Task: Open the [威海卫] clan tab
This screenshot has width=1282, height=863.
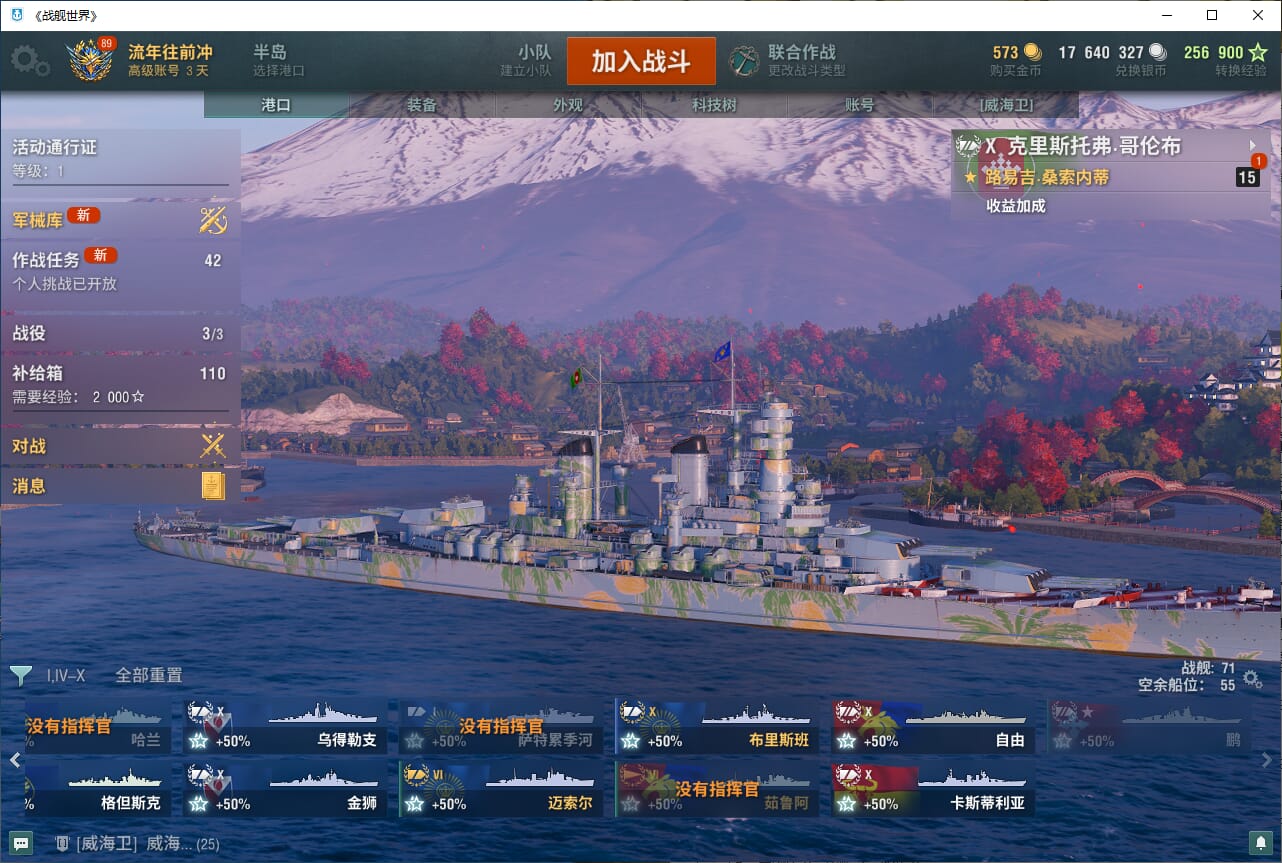Action: (x=1006, y=105)
